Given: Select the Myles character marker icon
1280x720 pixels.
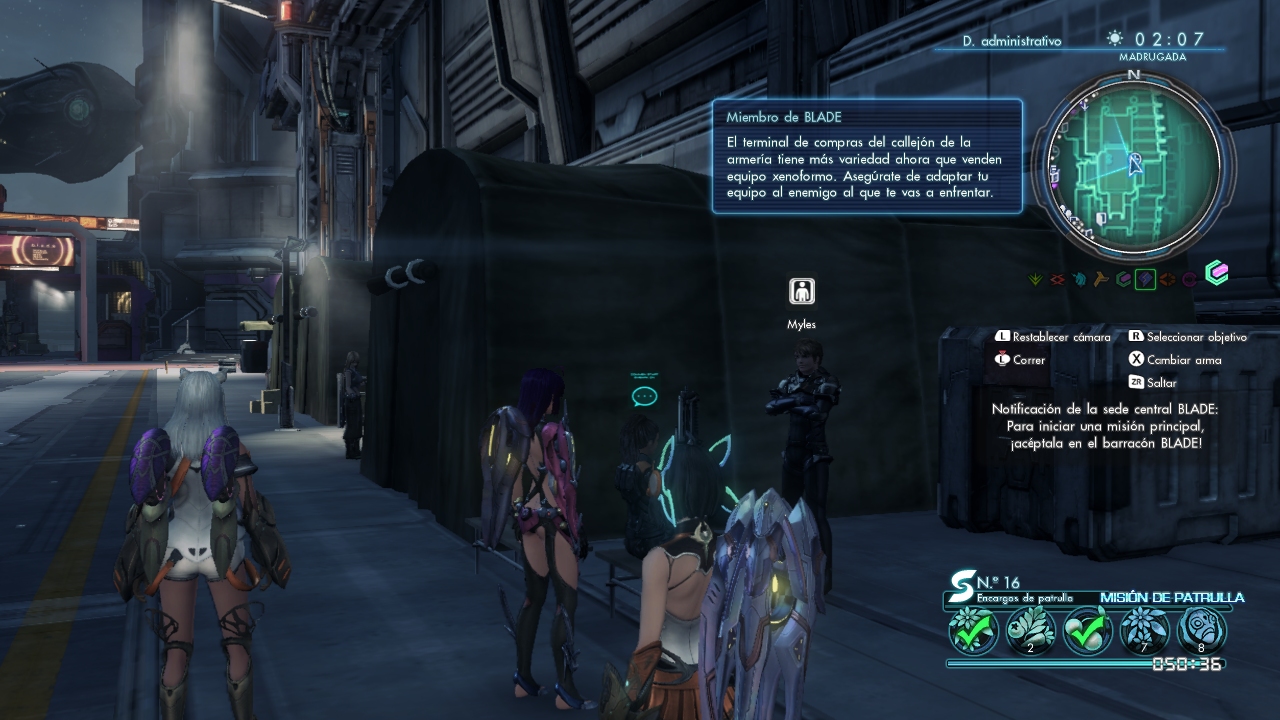Looking at the screenshot, I should click(x=801, y=291).
